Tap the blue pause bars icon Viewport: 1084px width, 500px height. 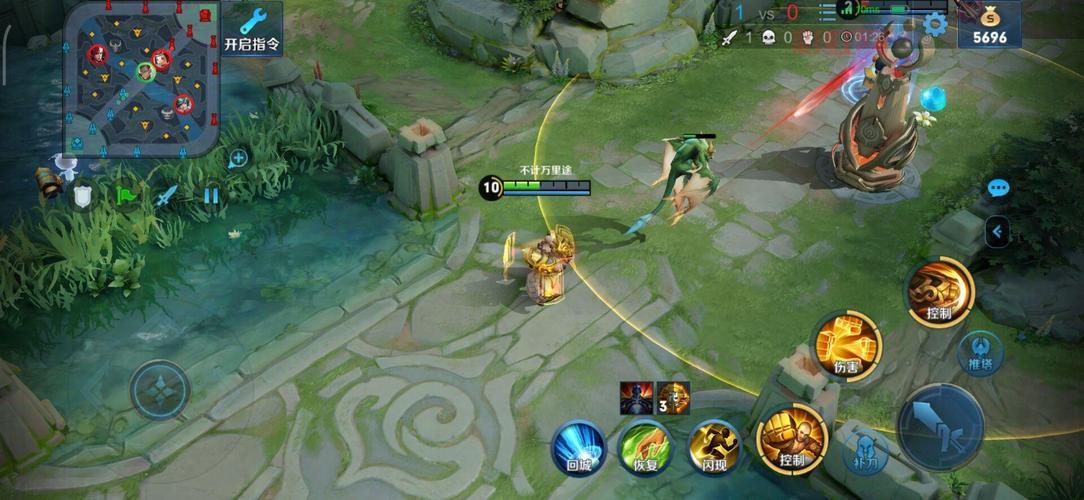click(211, 195)
